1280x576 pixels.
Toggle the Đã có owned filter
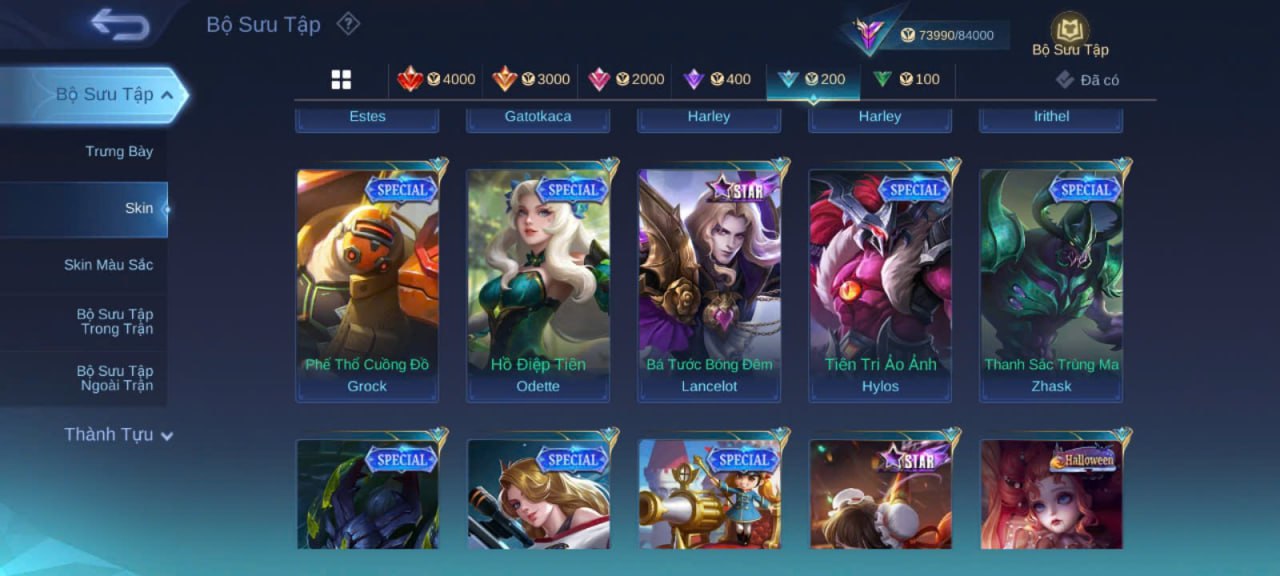point(1088,80)
